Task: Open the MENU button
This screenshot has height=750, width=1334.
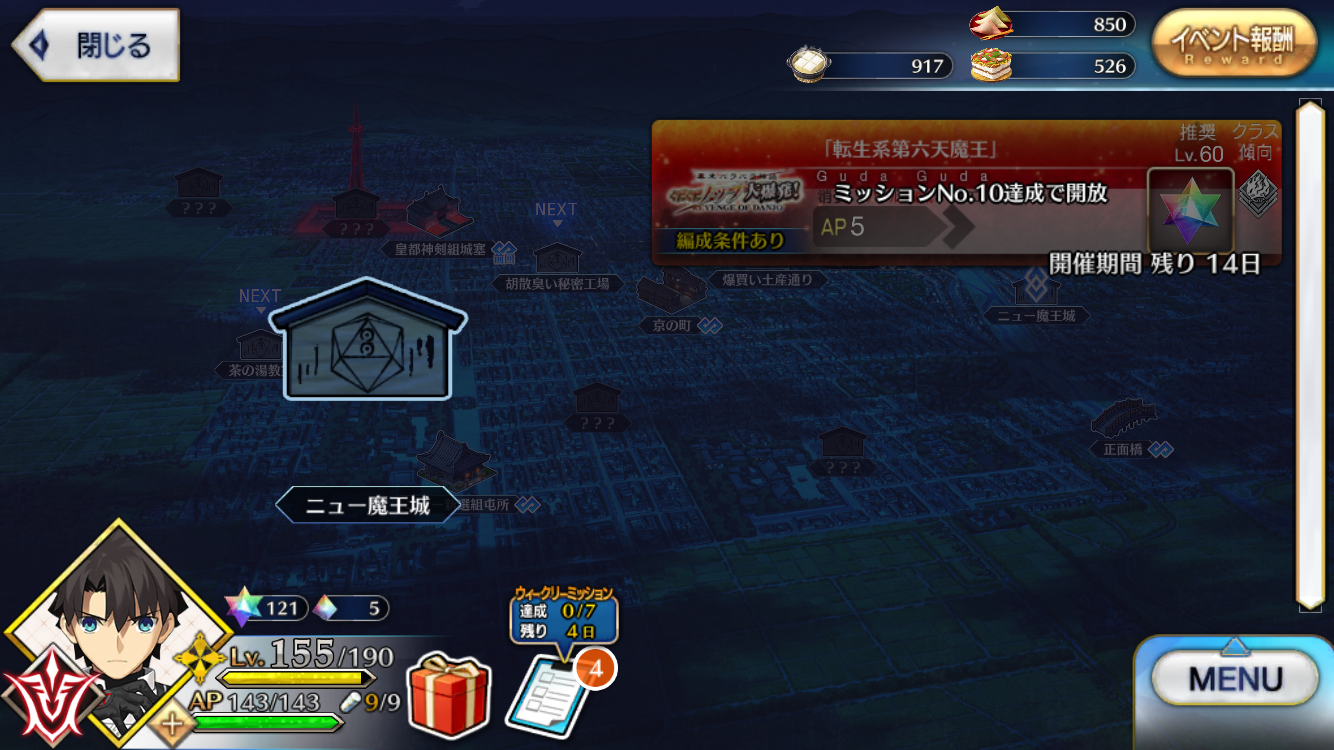Action: pos(1235,680)
